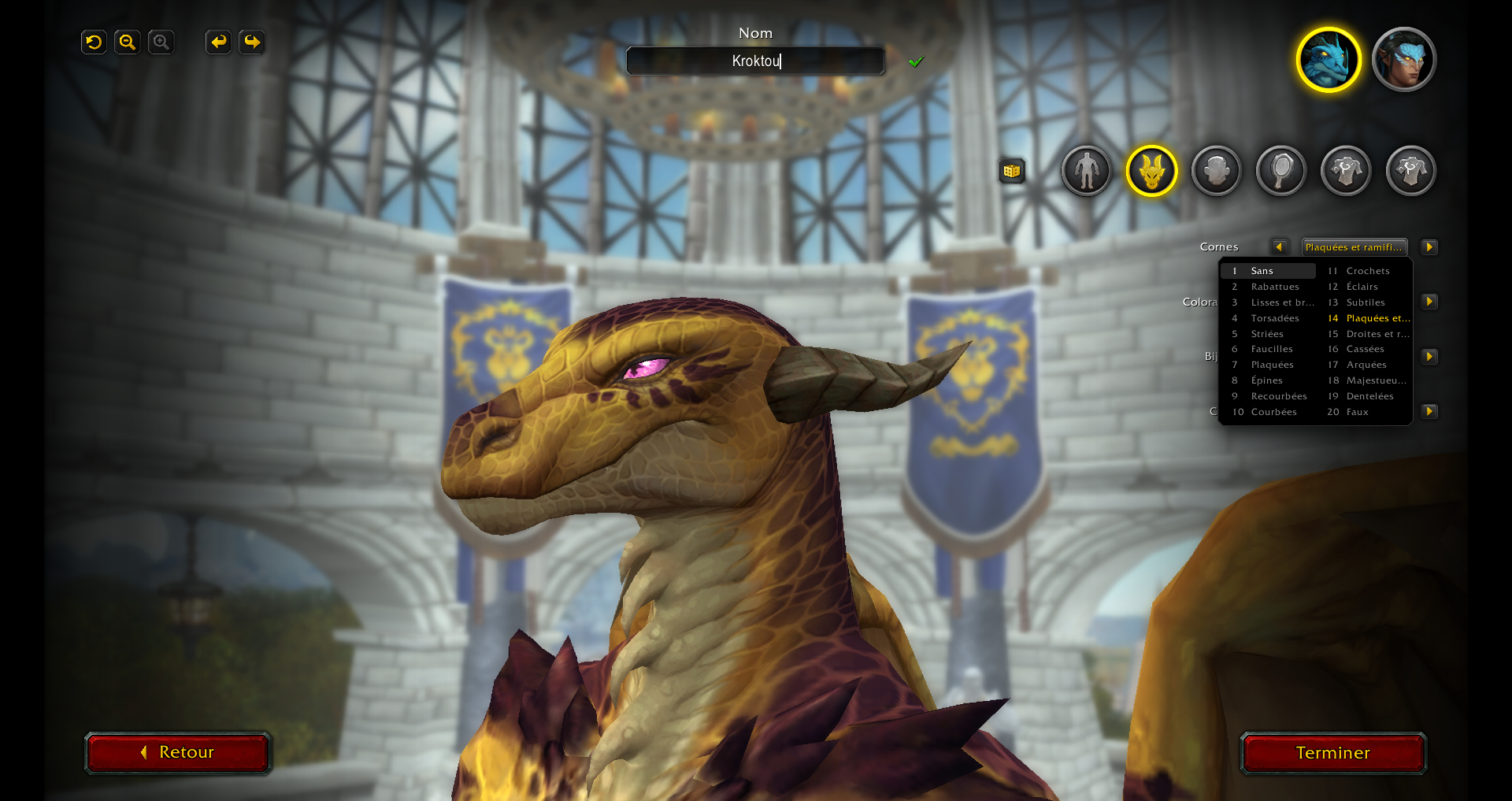Switch to the humanoid visage portrait
The width and height of the screenshot is (1512, 801).
click(1403, 60)
